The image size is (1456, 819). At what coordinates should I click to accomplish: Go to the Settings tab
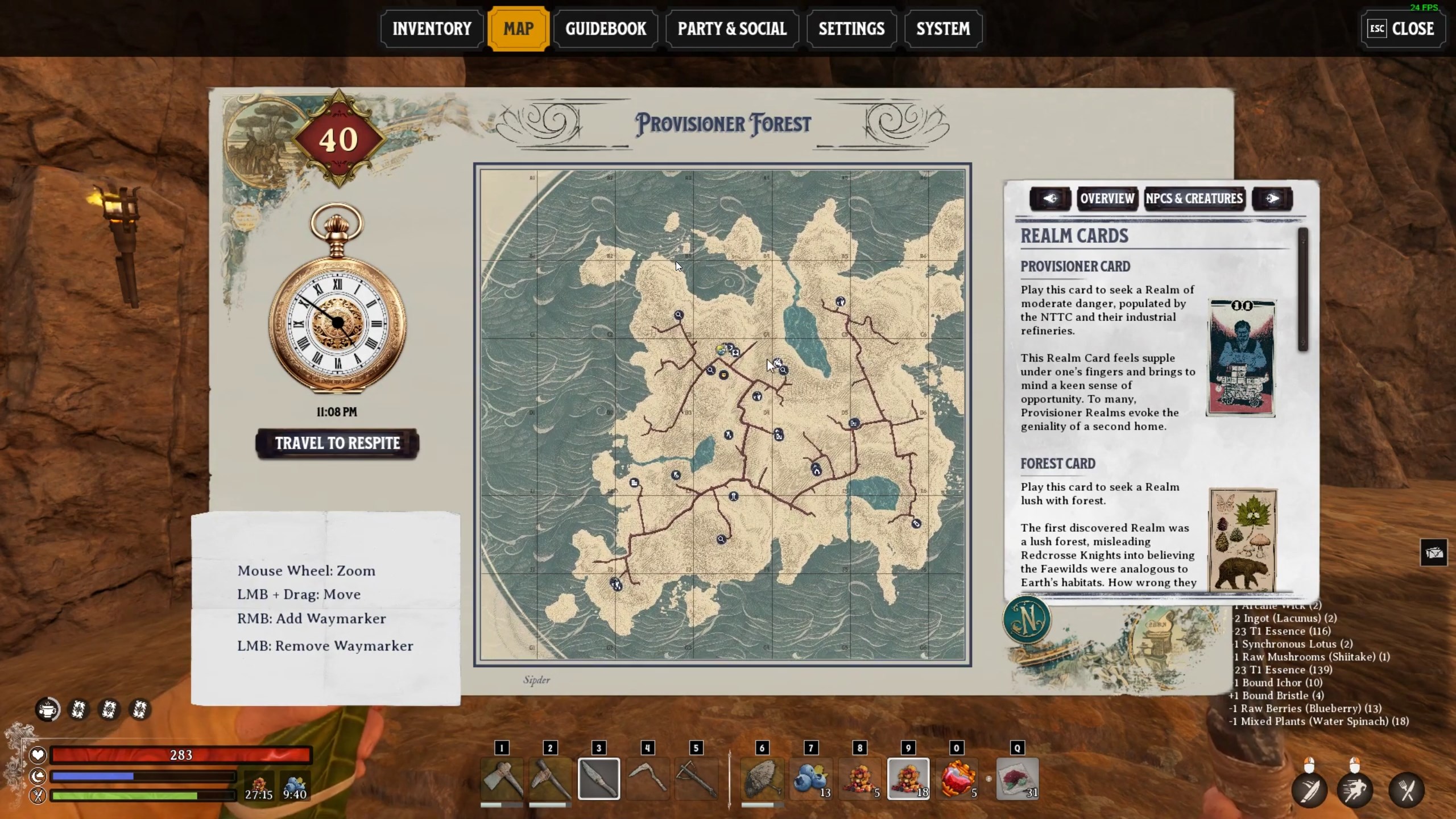[x=851, y=29]
